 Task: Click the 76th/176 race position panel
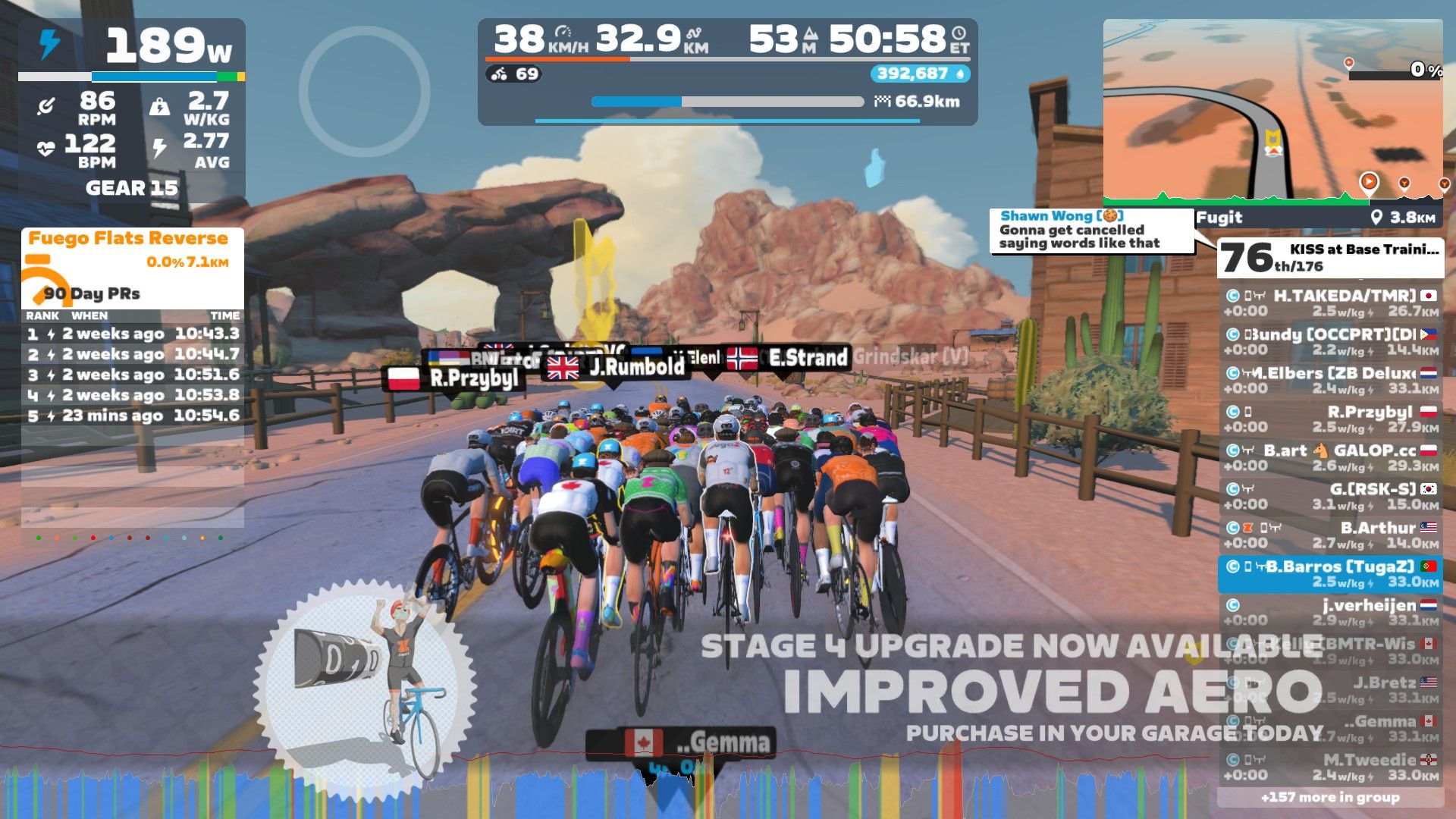(1330, 258)
